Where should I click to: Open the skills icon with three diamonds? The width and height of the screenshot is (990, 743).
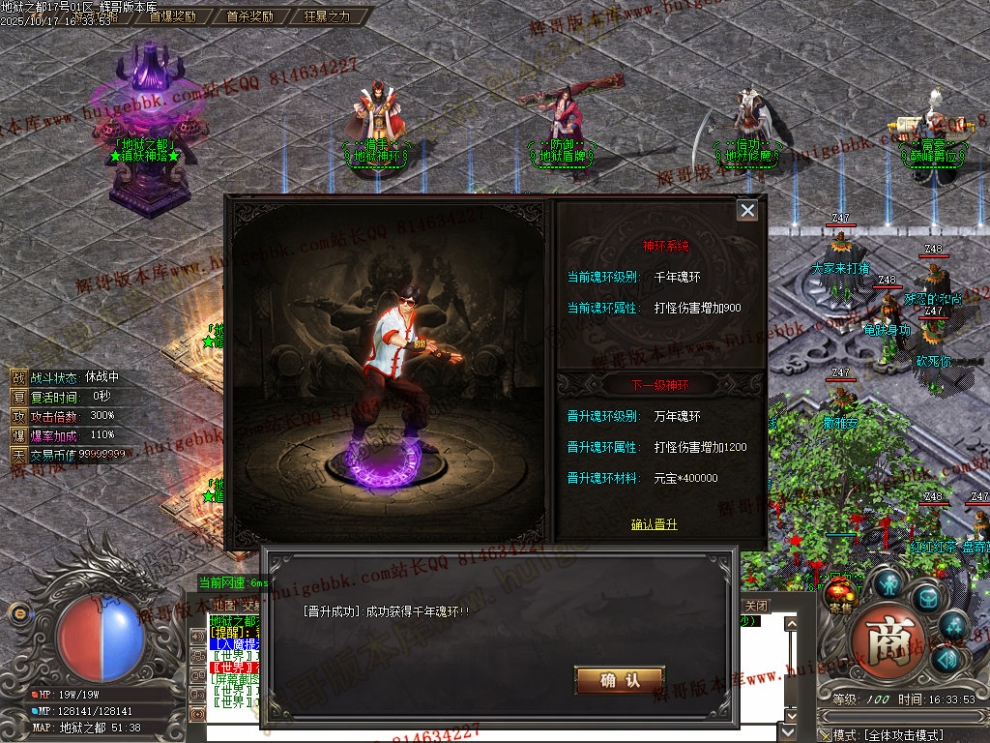click(953, 625)
